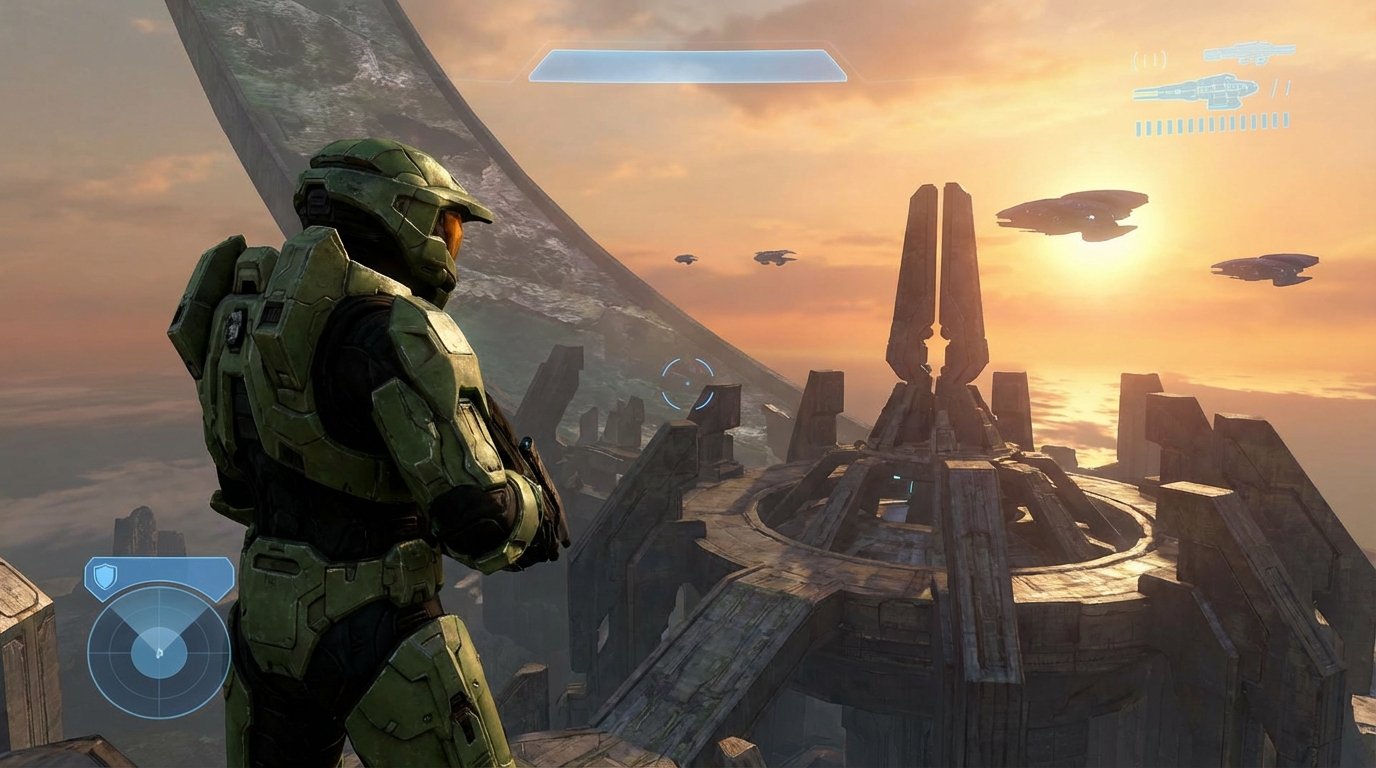
Task: Select the battle rifle weapon icon
Action: (x=1250, y=53)
